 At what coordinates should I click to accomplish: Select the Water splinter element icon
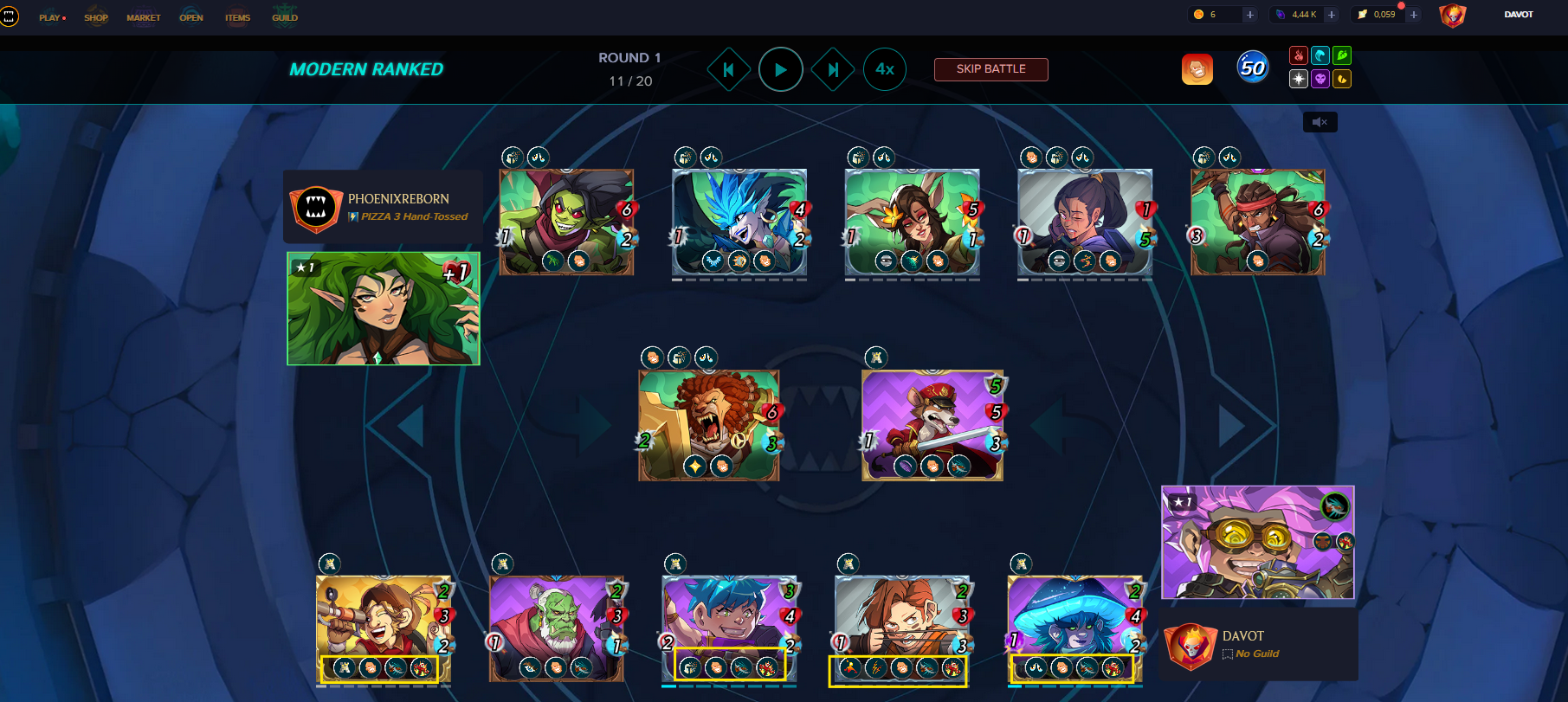[x=1320, y=55]
